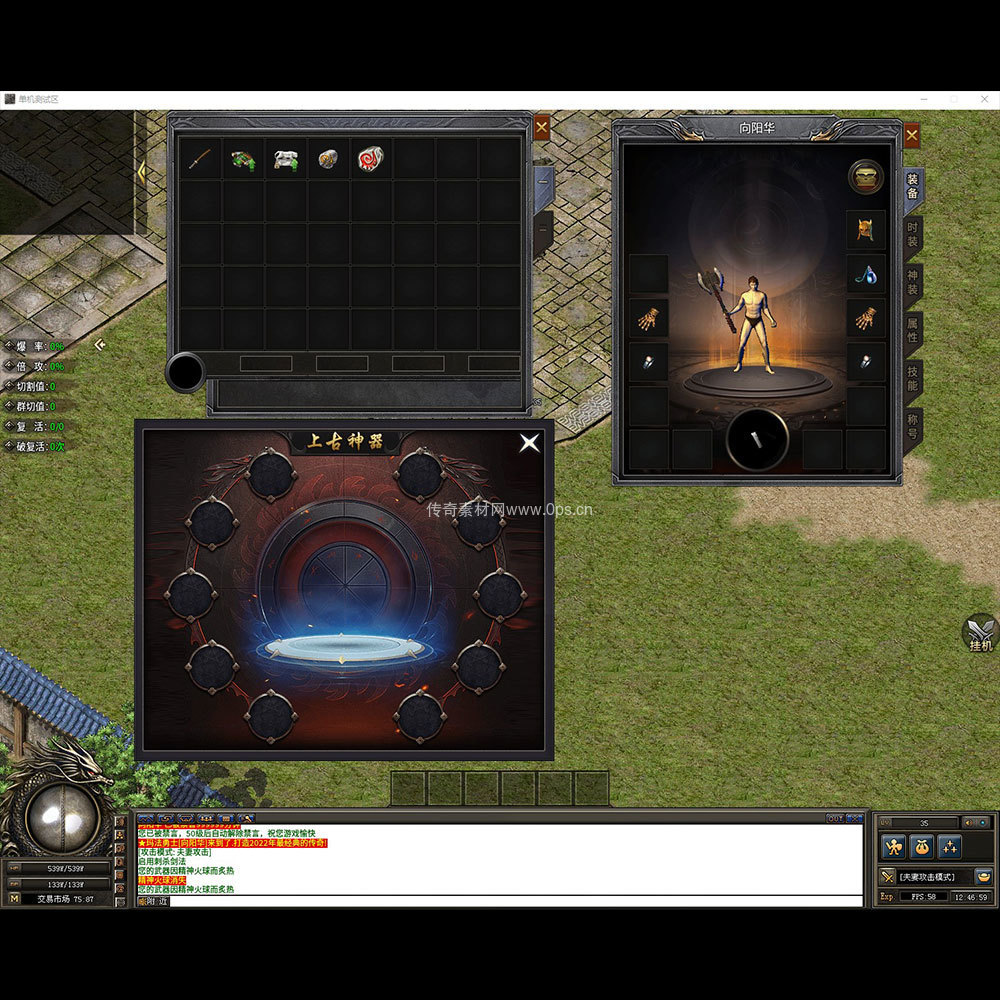
Task: Switch to the 神装 divine gear tab
Action: (x=912, y=280)
